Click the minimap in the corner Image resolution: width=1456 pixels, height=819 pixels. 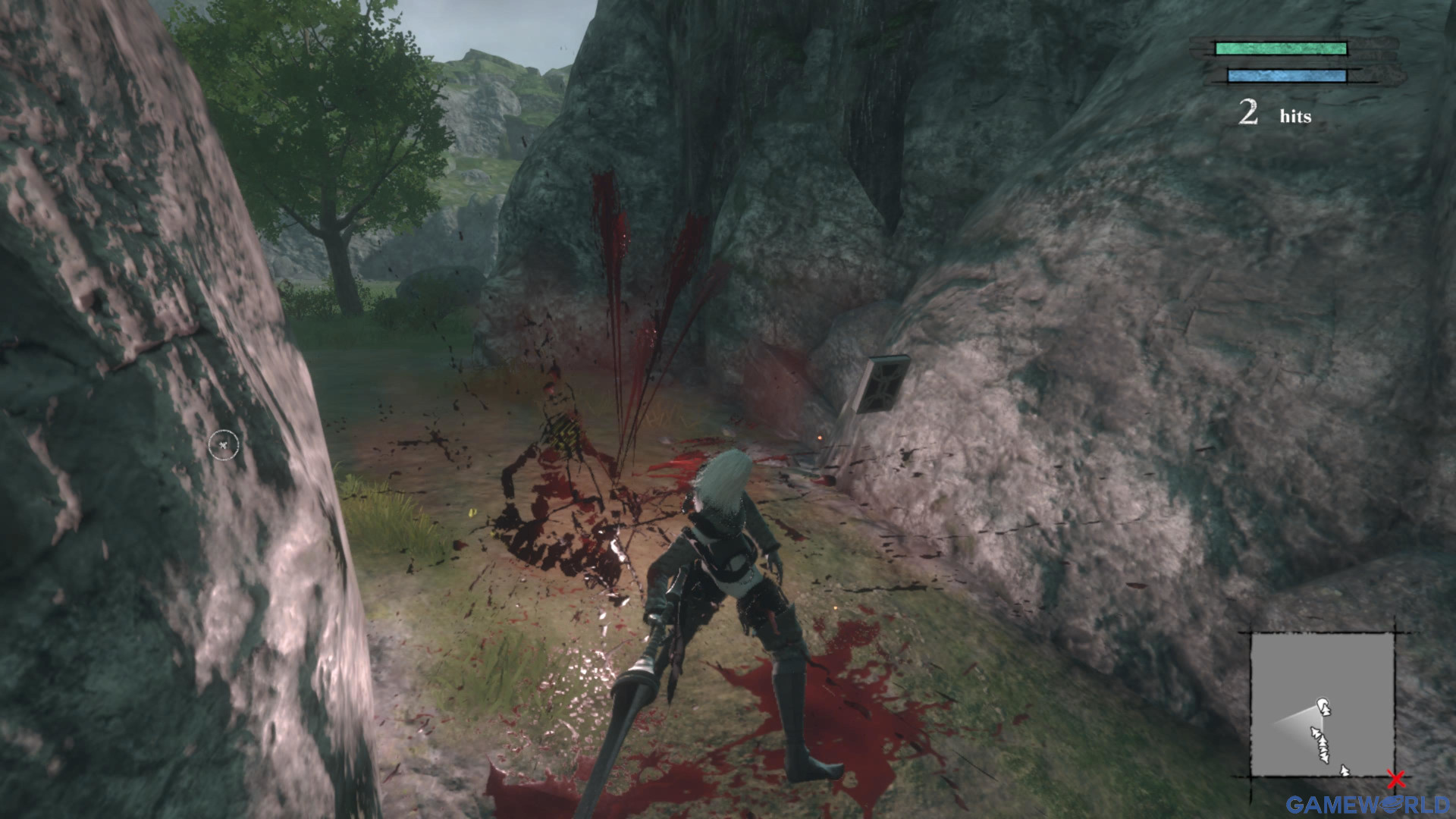(x=1322, y=705)
